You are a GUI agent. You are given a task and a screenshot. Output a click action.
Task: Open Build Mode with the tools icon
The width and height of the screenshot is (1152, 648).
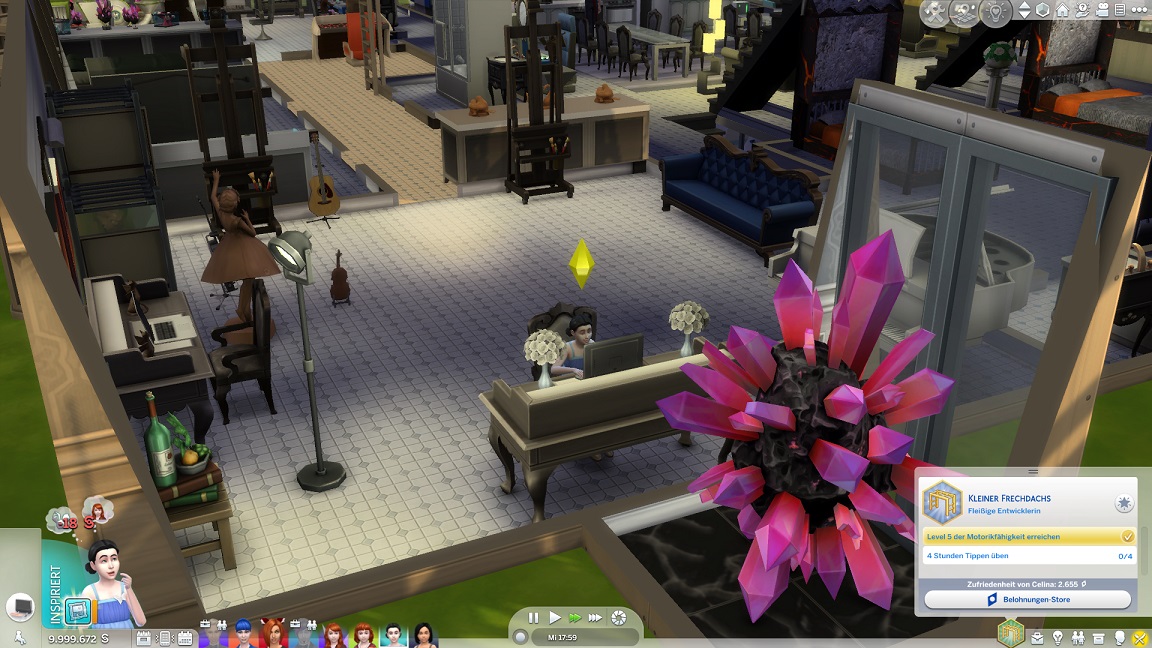tap(934, 12)
